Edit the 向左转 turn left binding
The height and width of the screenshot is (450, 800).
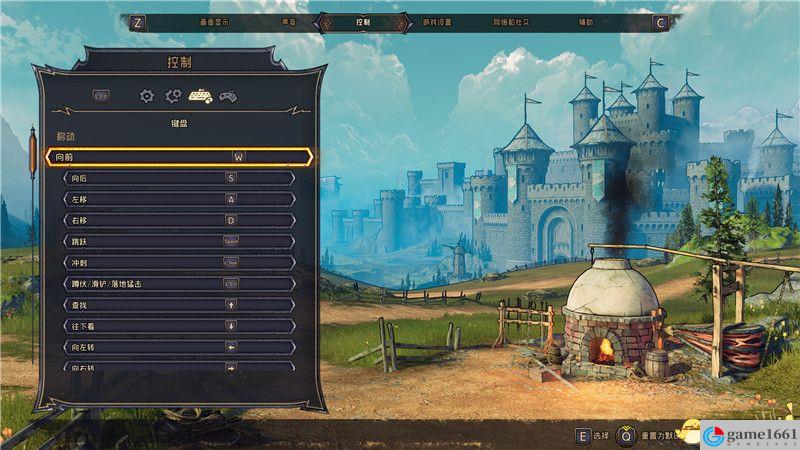pyautogui.click(x=179, y=346)
